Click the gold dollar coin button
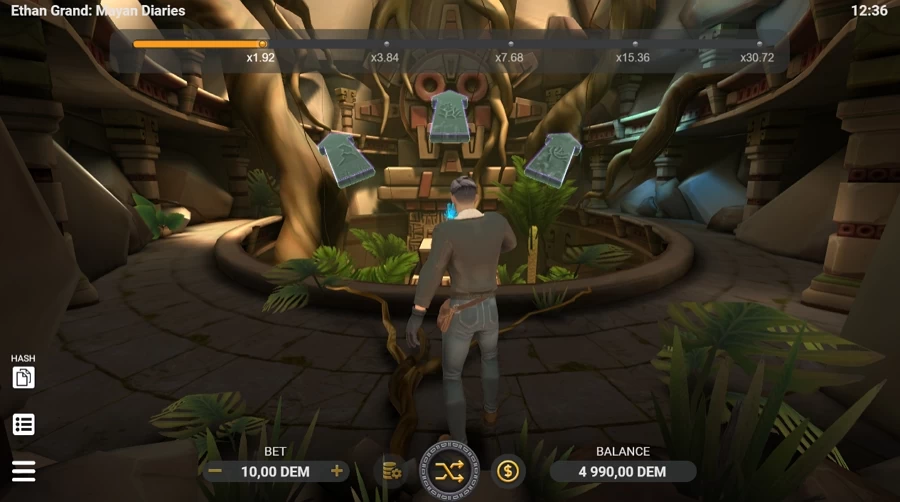 508,471
